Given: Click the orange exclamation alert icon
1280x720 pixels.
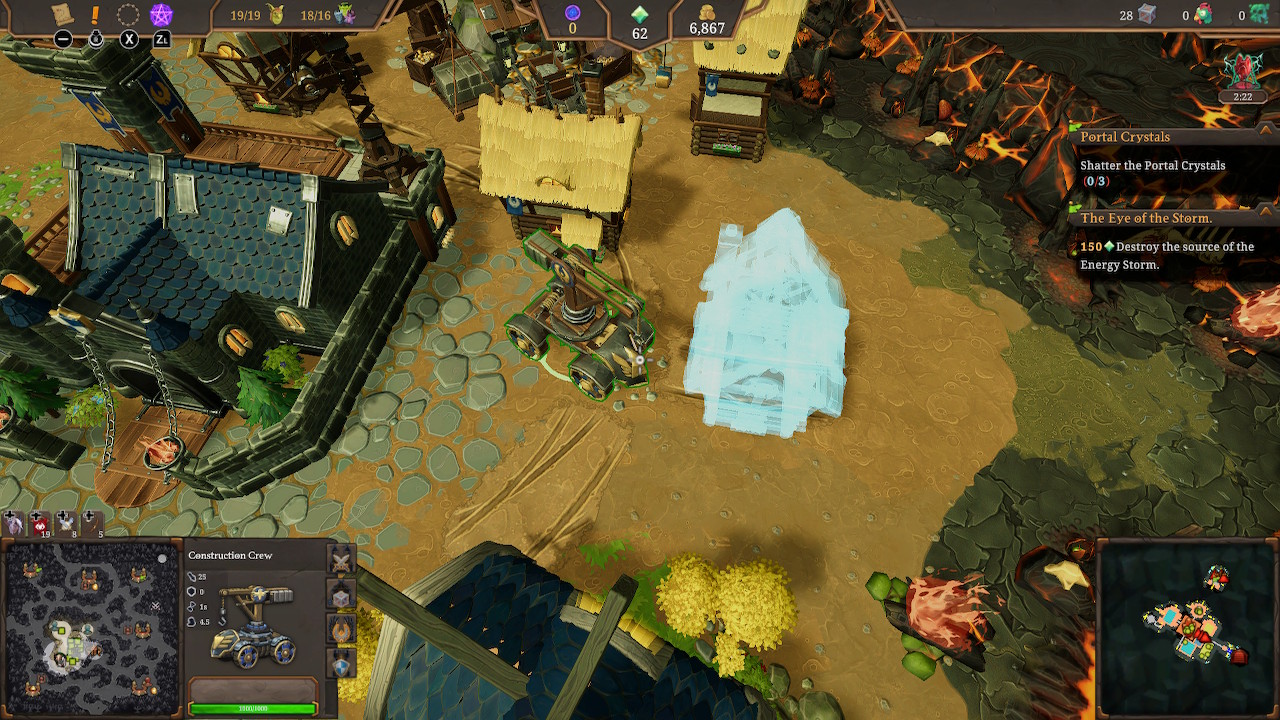Looking at the screenshot, I should [x=94, y=14].
